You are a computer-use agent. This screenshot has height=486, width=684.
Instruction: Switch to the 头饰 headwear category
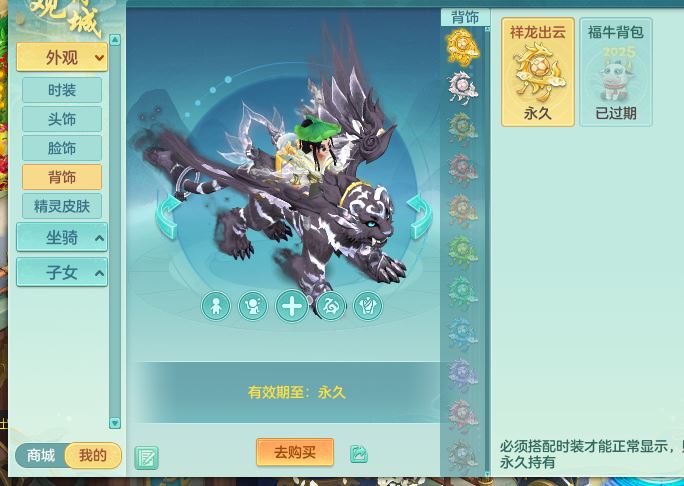click(62, 119)
